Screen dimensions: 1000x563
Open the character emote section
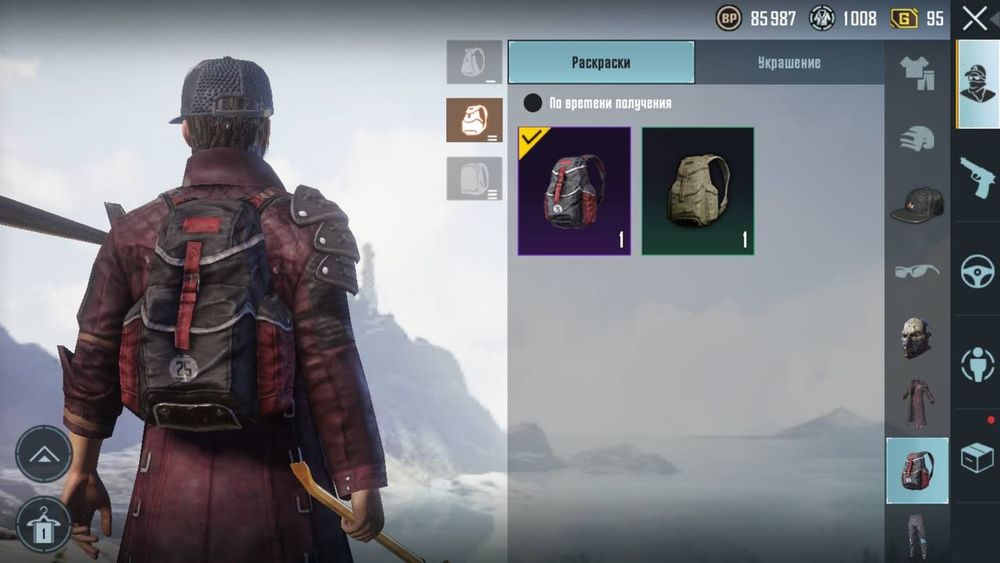[x=977, y=364]
